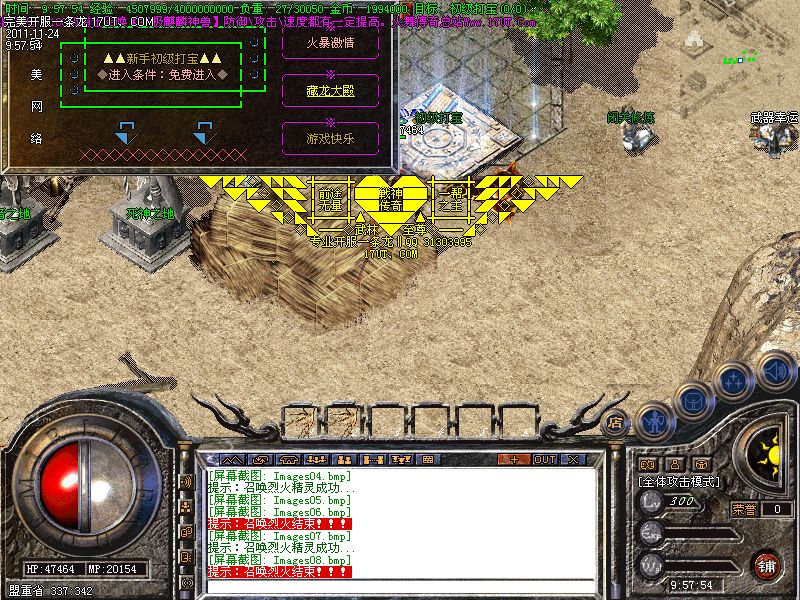Click the OUT button on chat bar
800x600 pixels.
pos(544,460)
